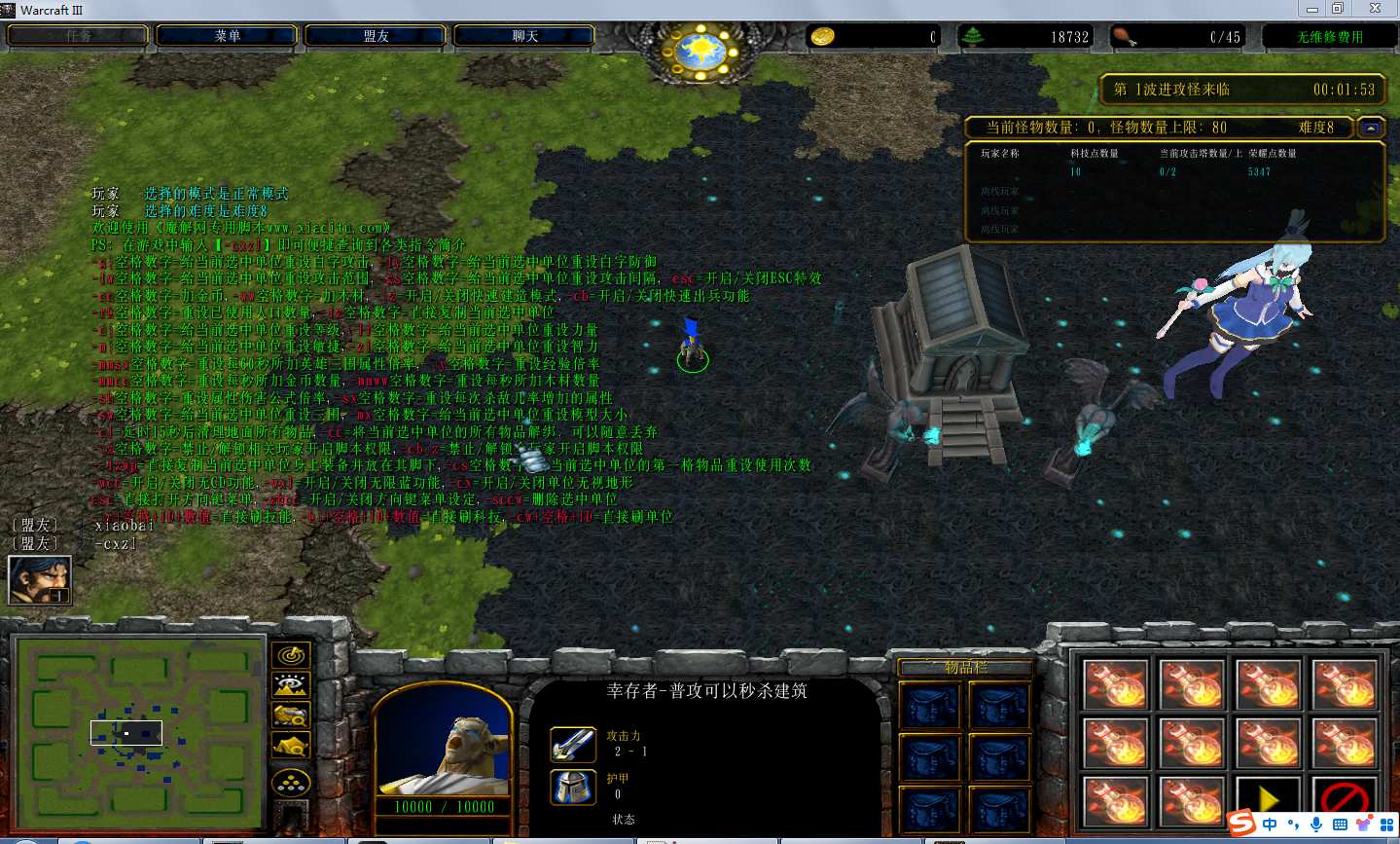Viewport: 1400px width, 844px height.
Task: Toggle the formation movement button
Action: coord(291,782)
